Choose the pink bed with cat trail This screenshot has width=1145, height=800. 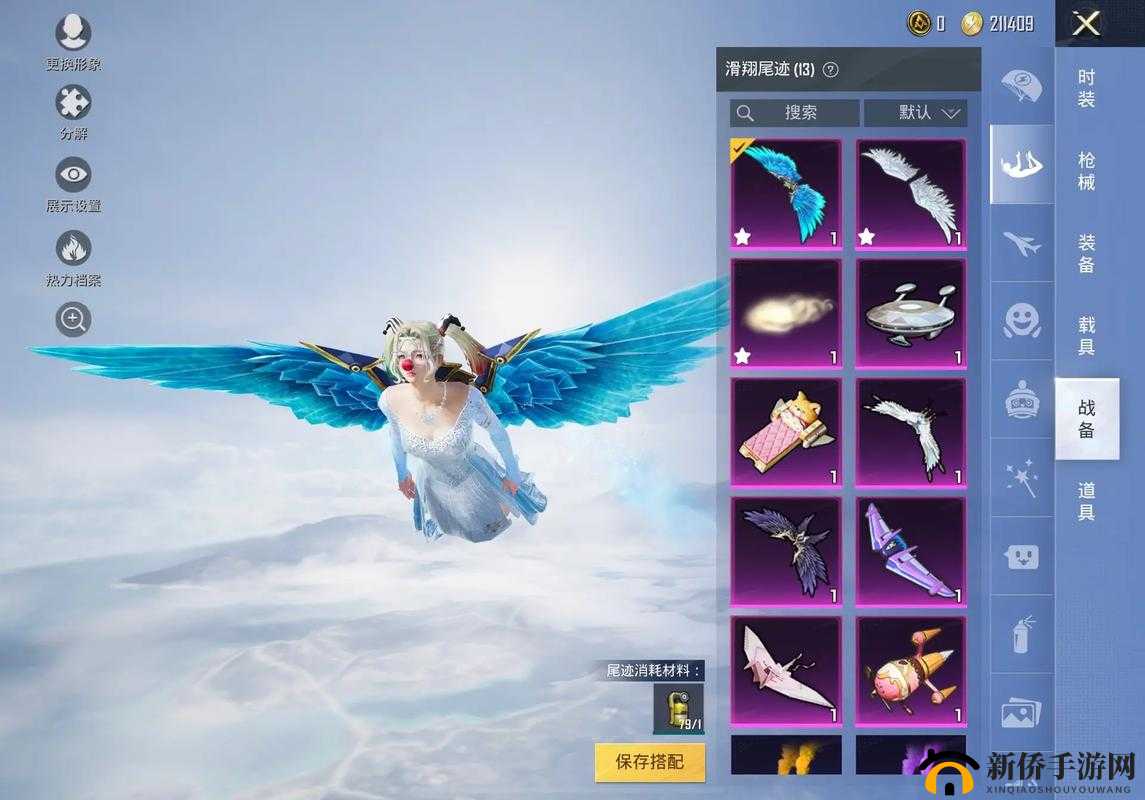786,432
